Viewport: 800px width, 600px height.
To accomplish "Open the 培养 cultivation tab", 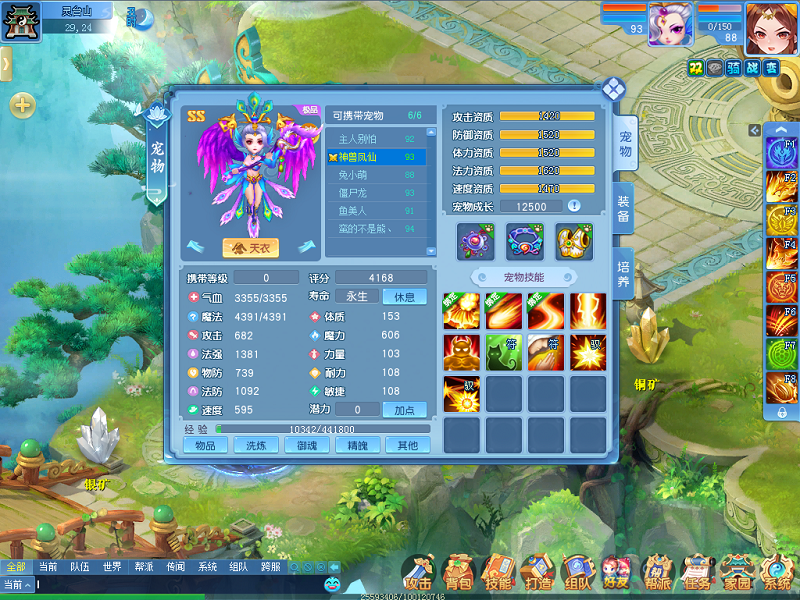I will click(623, 269).
